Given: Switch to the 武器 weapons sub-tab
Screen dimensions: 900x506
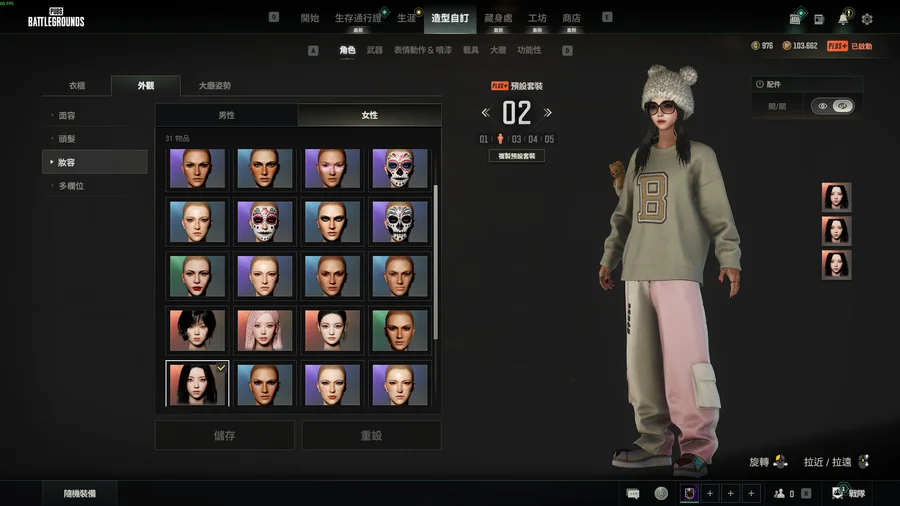Looking at the screenshot, I should tap(375, 50).
